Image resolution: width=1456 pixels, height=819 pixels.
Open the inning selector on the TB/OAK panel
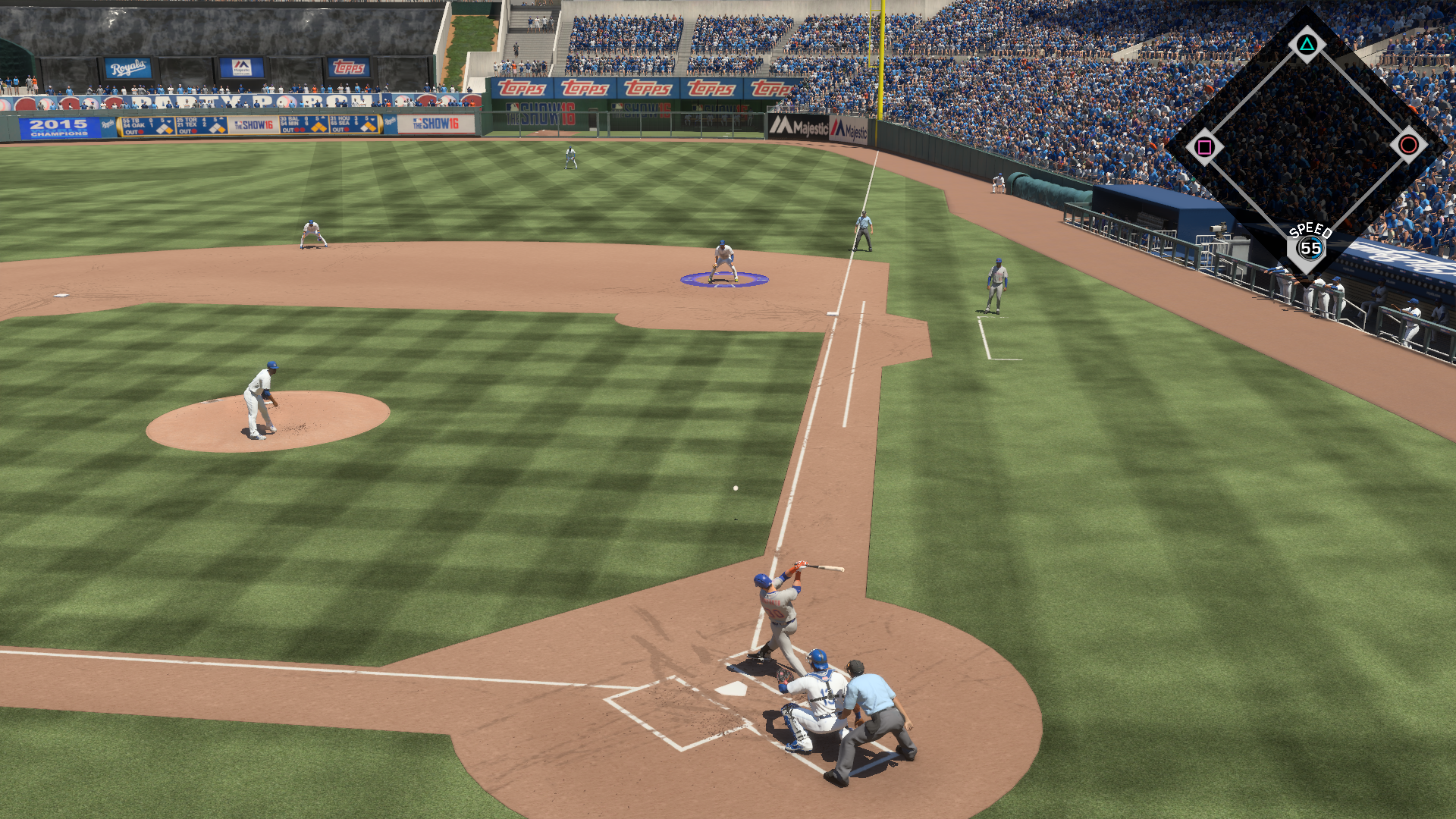tap(168, 121)
